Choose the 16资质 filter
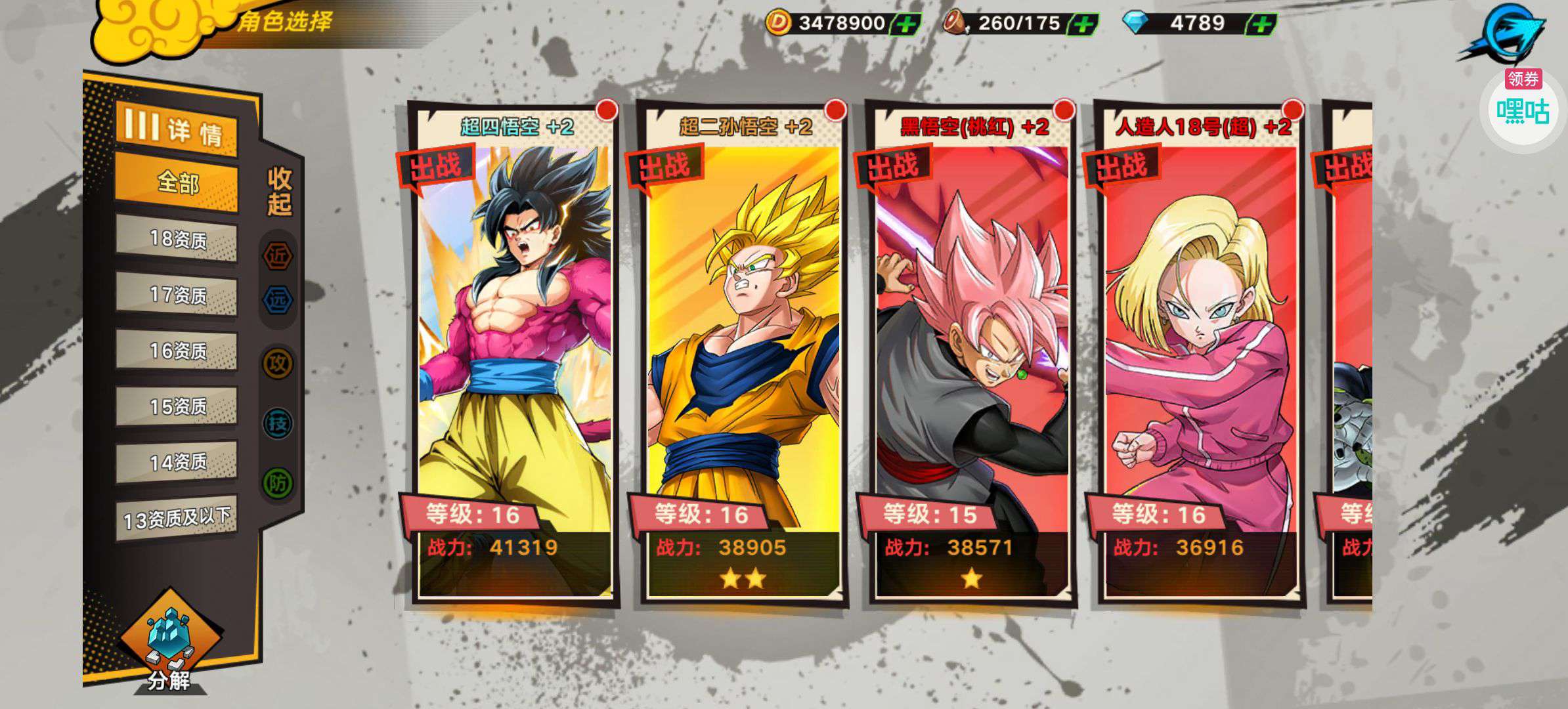This screenshot has width=1568, height=709. click(x=177, y=351)
